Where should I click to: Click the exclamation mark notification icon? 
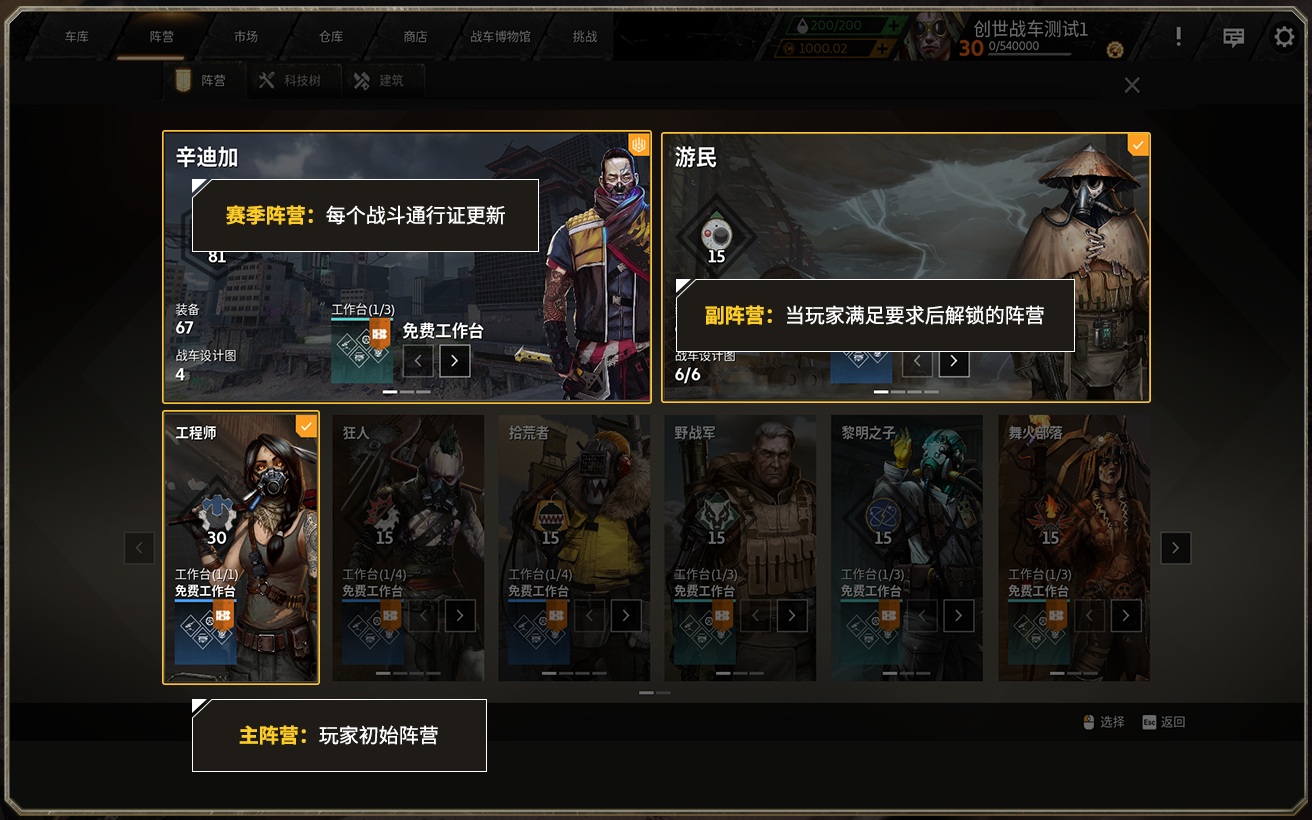click(x=1179, y=37)
